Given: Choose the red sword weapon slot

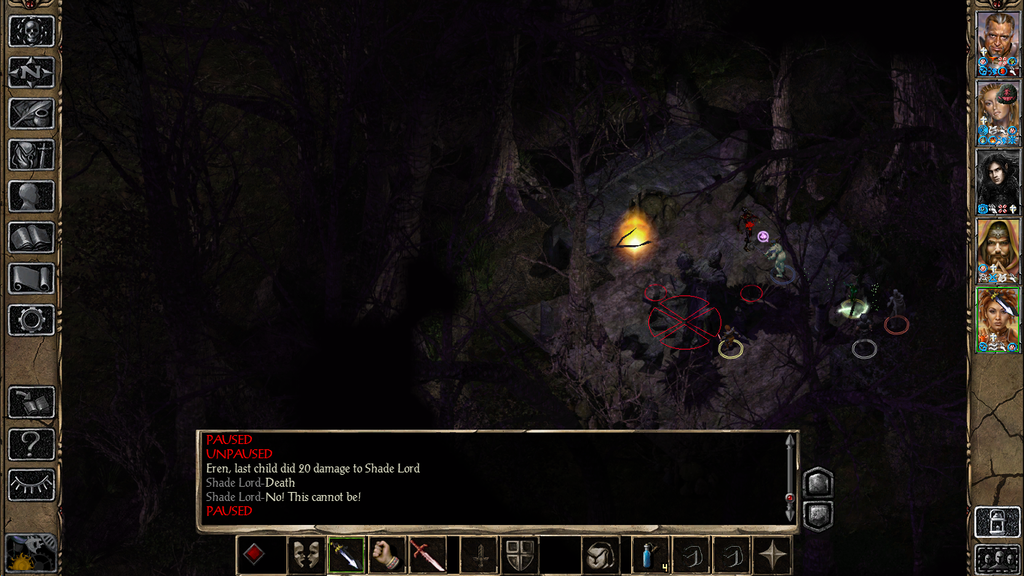Looking at the screenshot, I should click(x=428, y=555).
